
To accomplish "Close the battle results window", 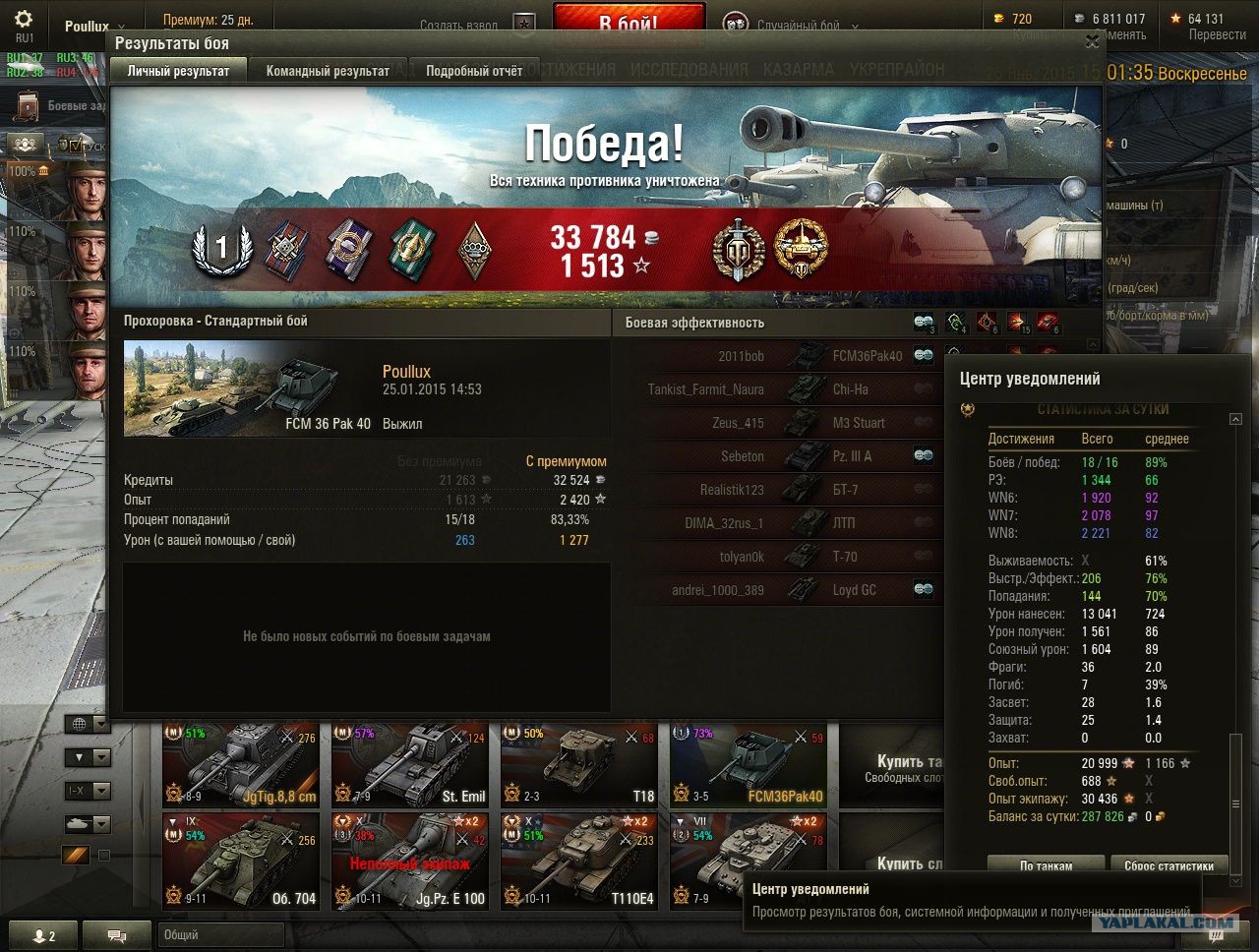I will 1092,41.
